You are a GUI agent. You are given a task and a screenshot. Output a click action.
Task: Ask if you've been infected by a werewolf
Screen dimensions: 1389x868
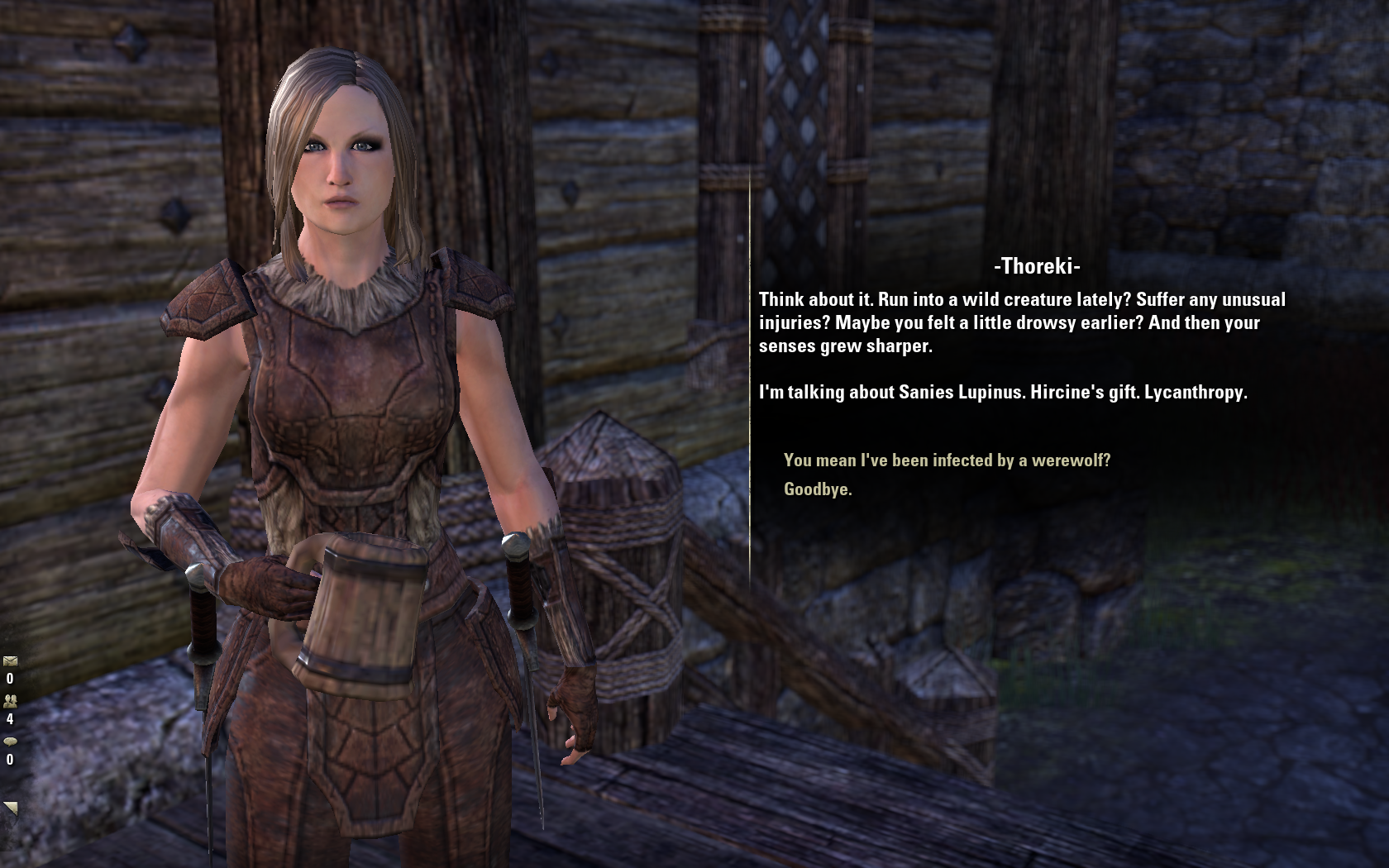point(947,460)
